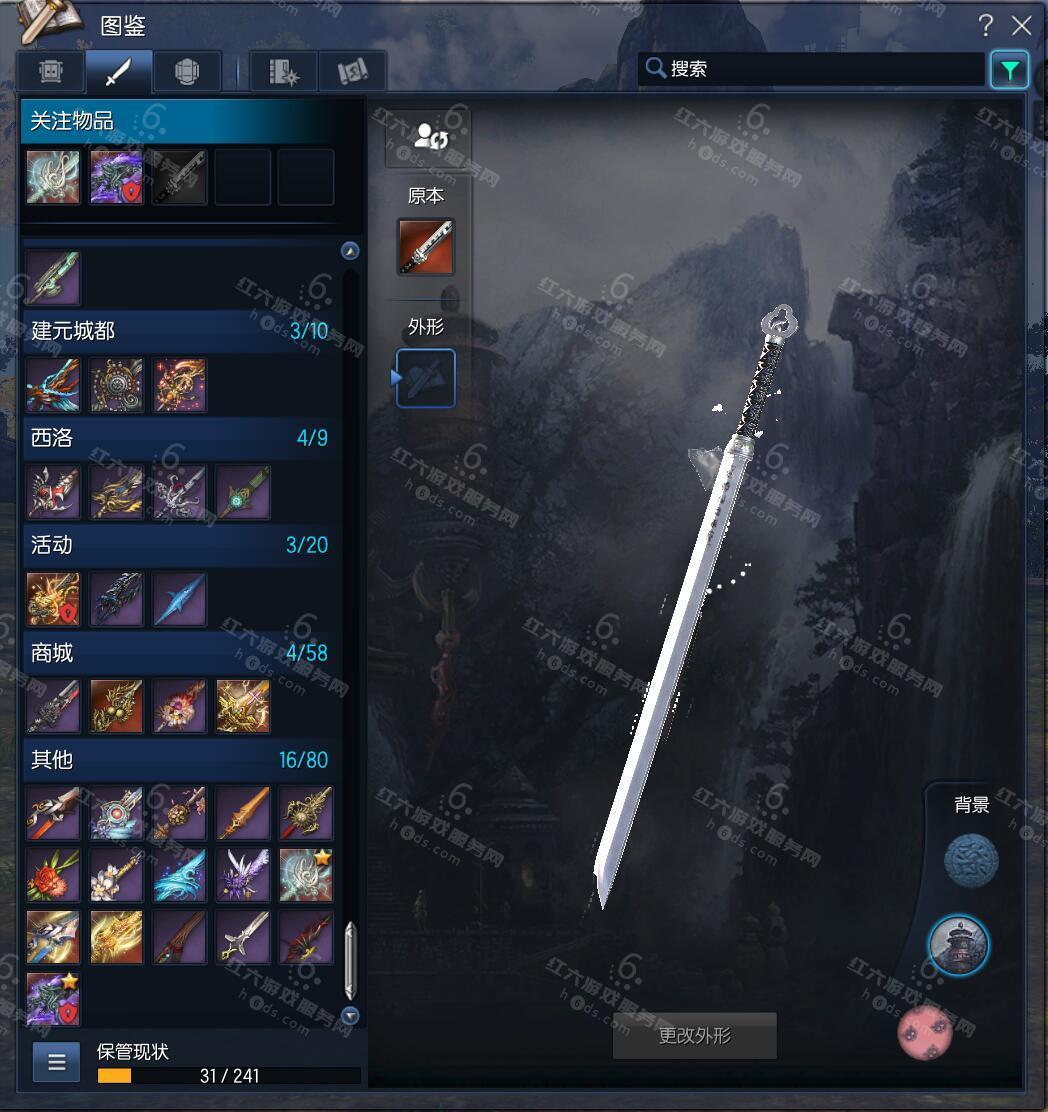Expand the 建元城都 category header
This screenshot has height=1112, width=1048.
click(x=180, y=331)
